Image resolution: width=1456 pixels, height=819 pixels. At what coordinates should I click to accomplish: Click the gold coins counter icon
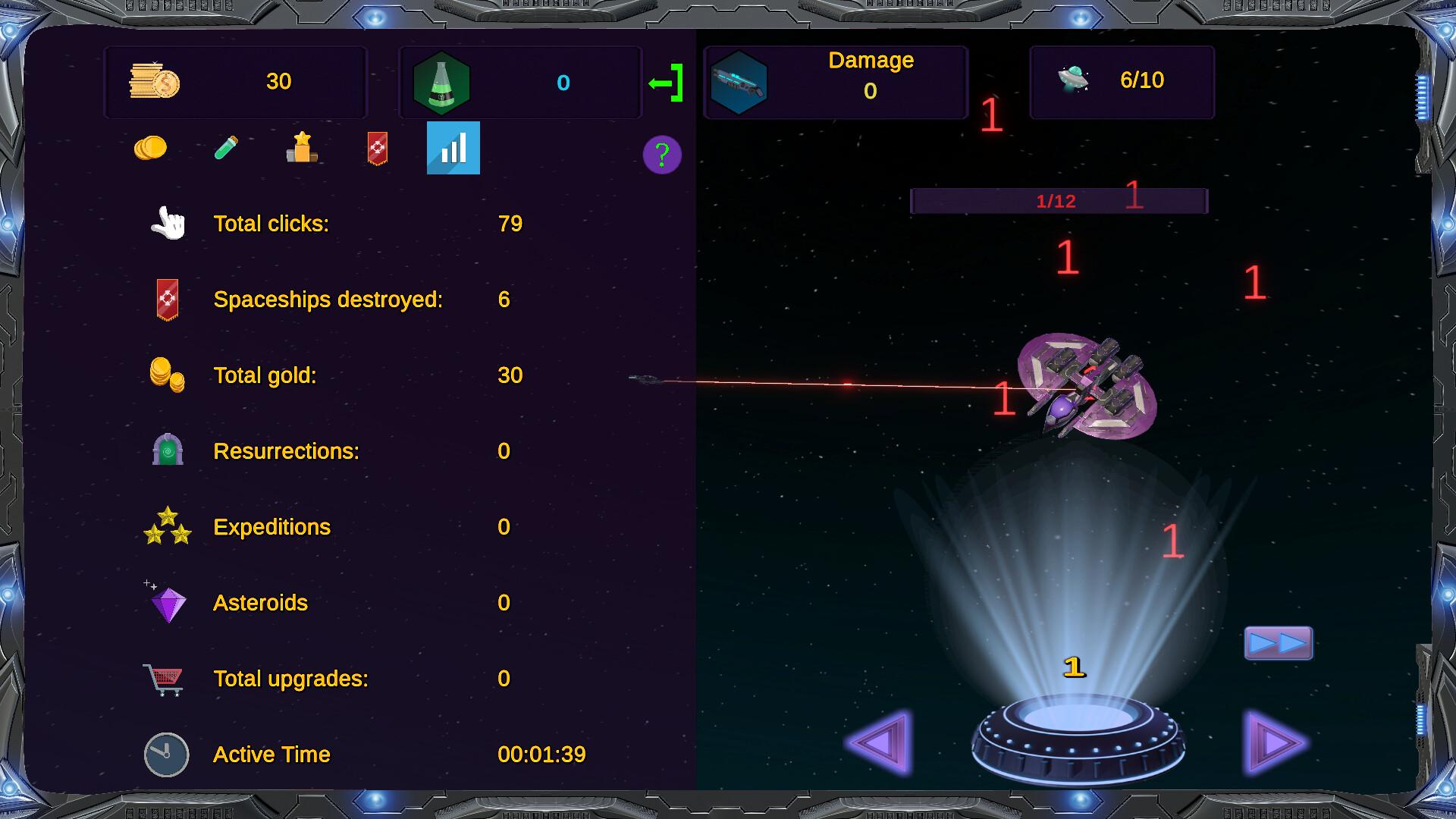pos(154,82)
